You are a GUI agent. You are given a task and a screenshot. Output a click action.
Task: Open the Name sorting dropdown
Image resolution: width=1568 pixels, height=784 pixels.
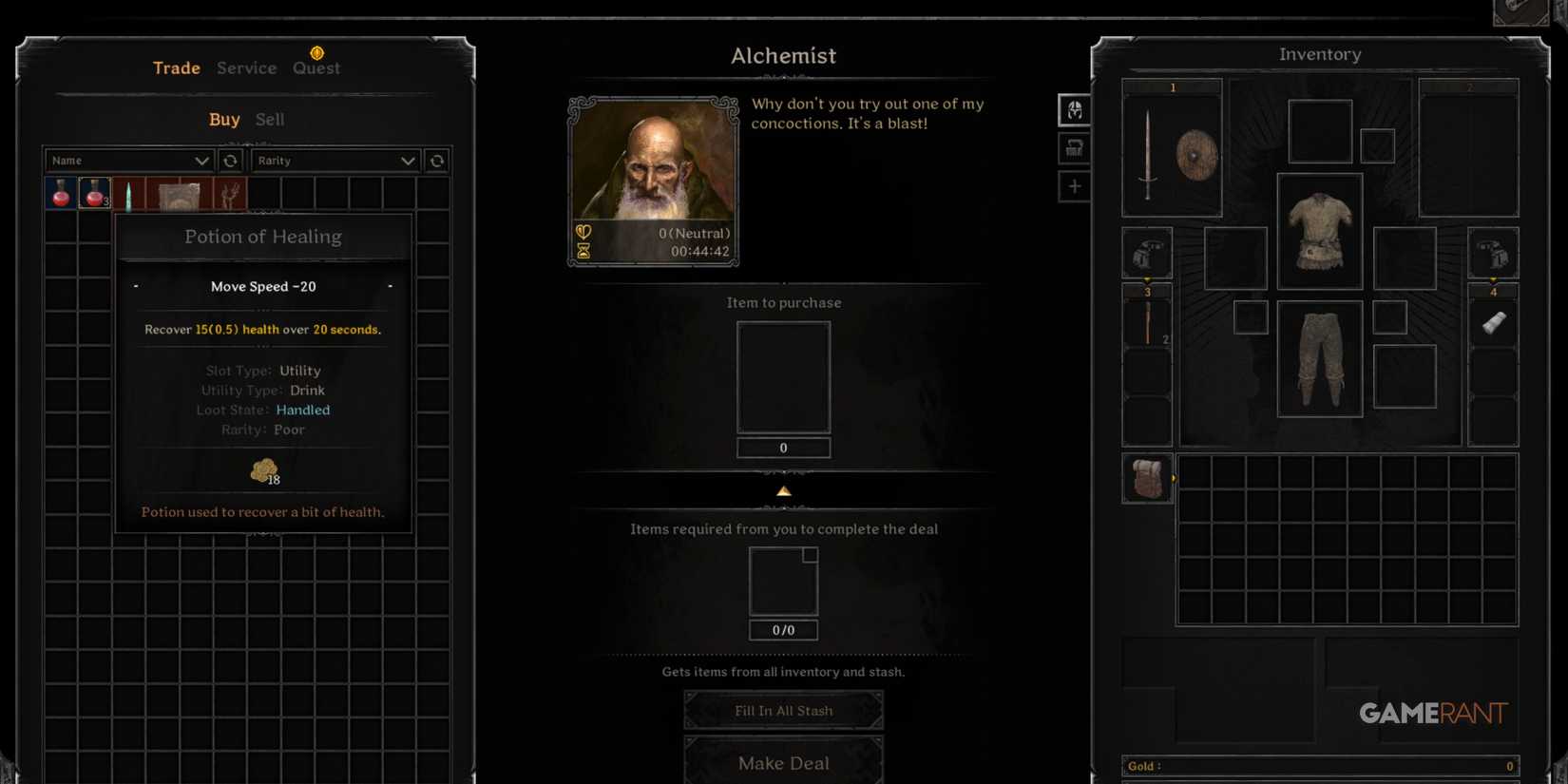pyautogui.click(x=129, y=160)
